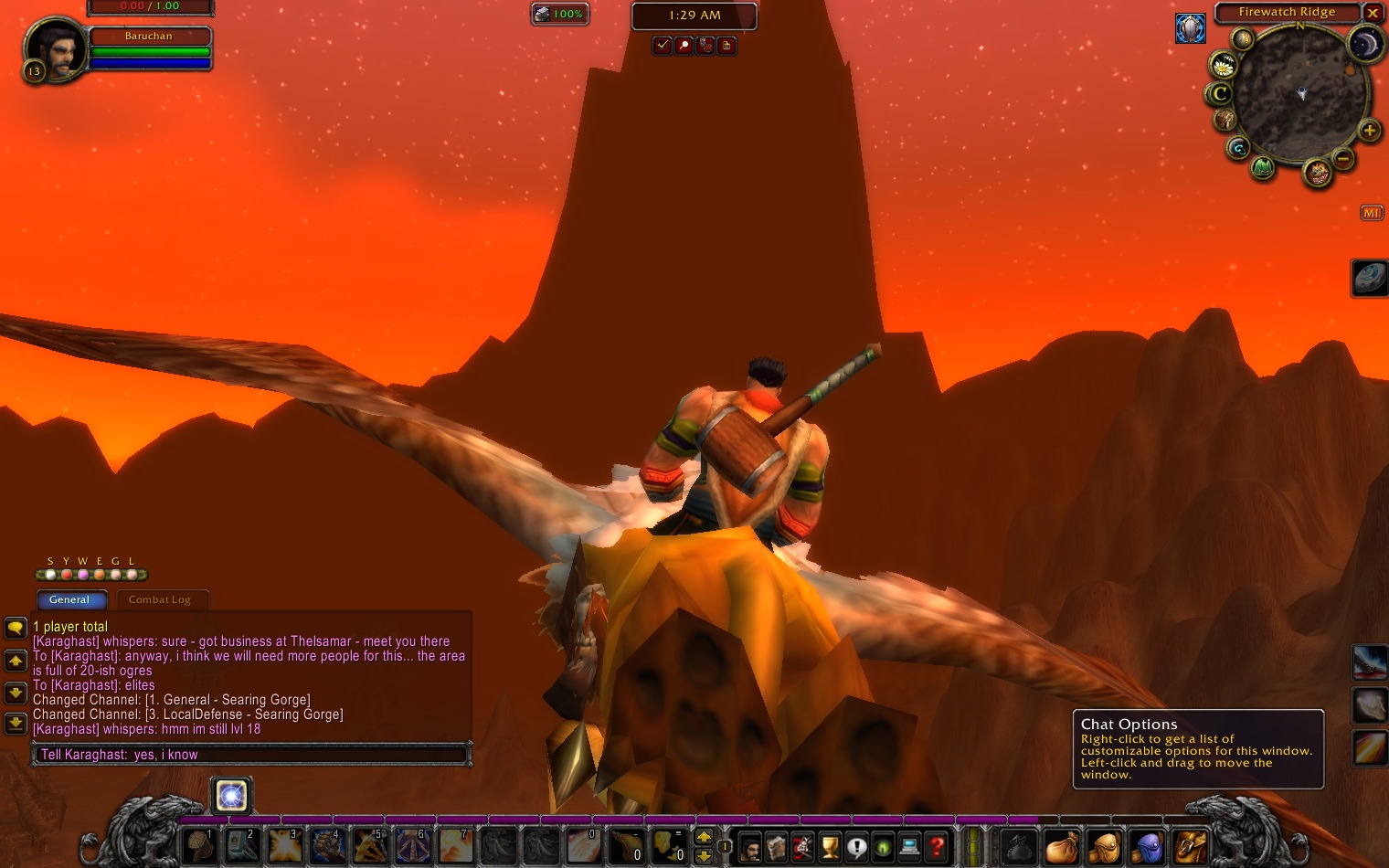
Task: Open the crescent moon day-night indicator
Action: pyautogui.click(x=1364, y=45)
